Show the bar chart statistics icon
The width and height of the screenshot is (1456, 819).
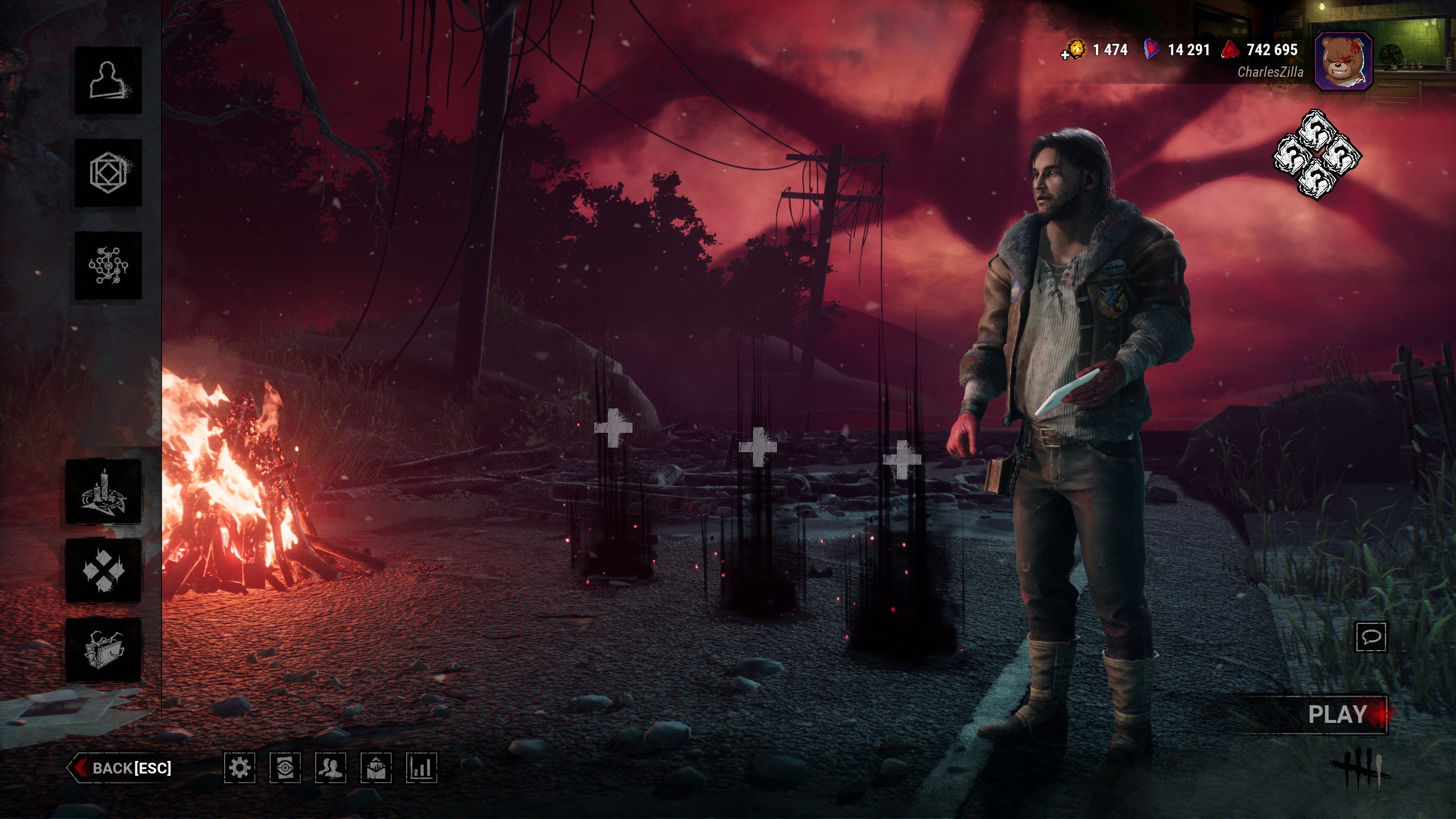pos(421,768)
